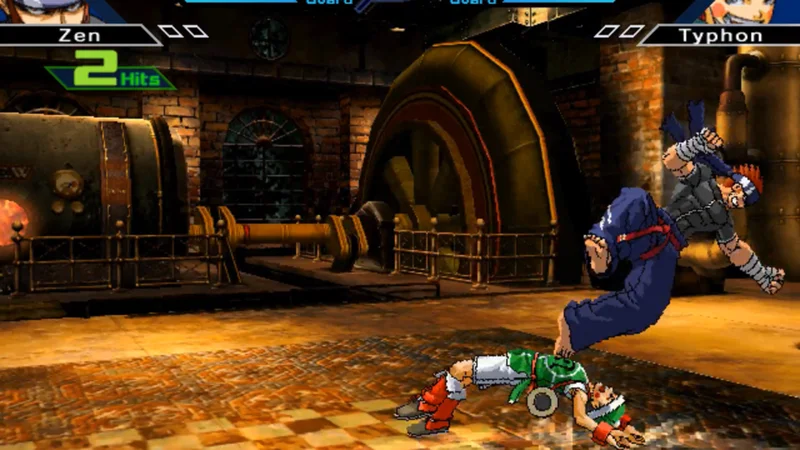Click Typhon's character portrait

pos(738,10)
